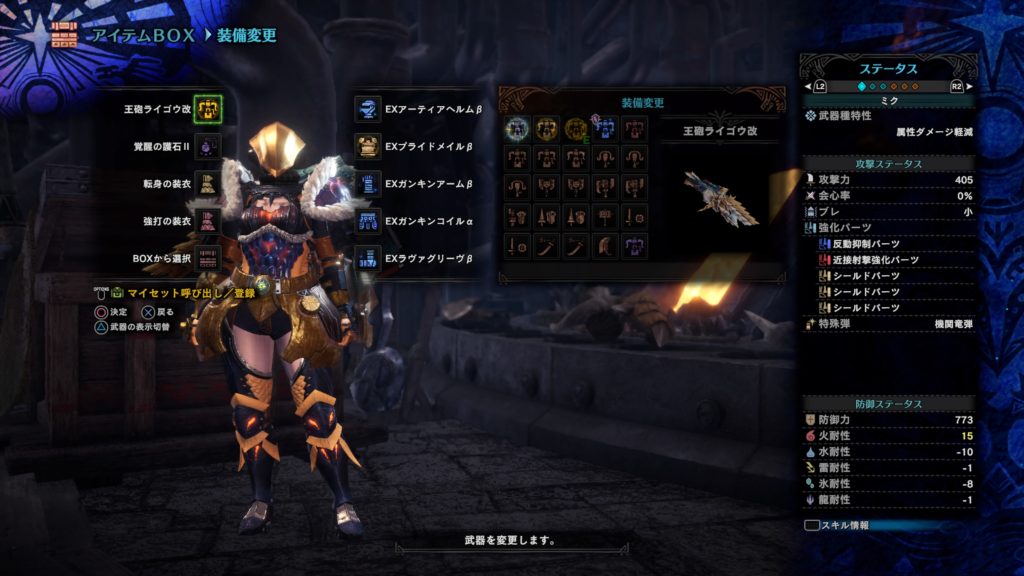Viewport: 1024px width, 576px height.
Task: Choose the blue heavy bowgun icon in grid
Action: pos(604,128)
